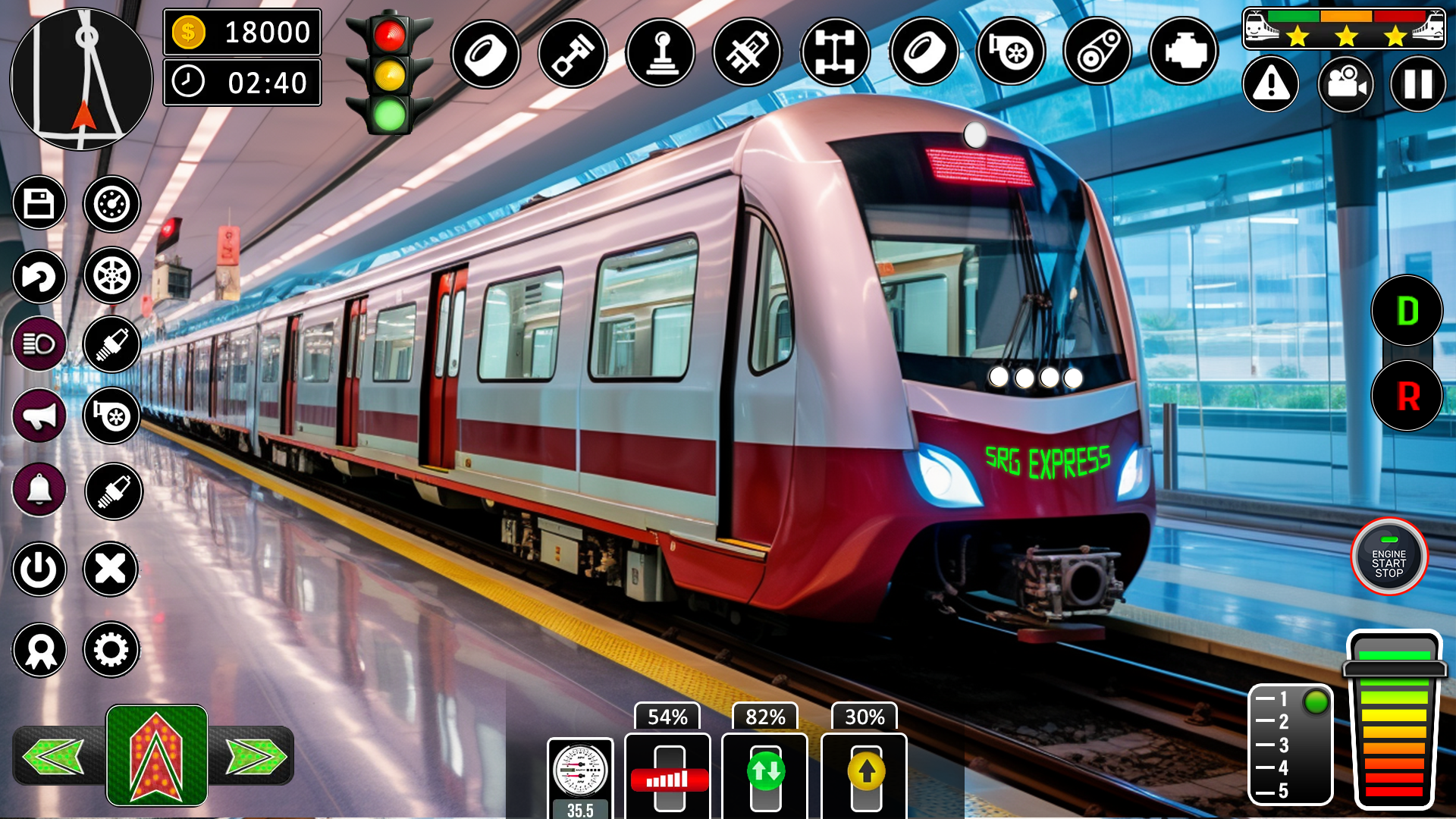This screenshot has height=819, width=1456.
Task: Switch camera view with the camera icon
Action: (x=1346, y=85)
